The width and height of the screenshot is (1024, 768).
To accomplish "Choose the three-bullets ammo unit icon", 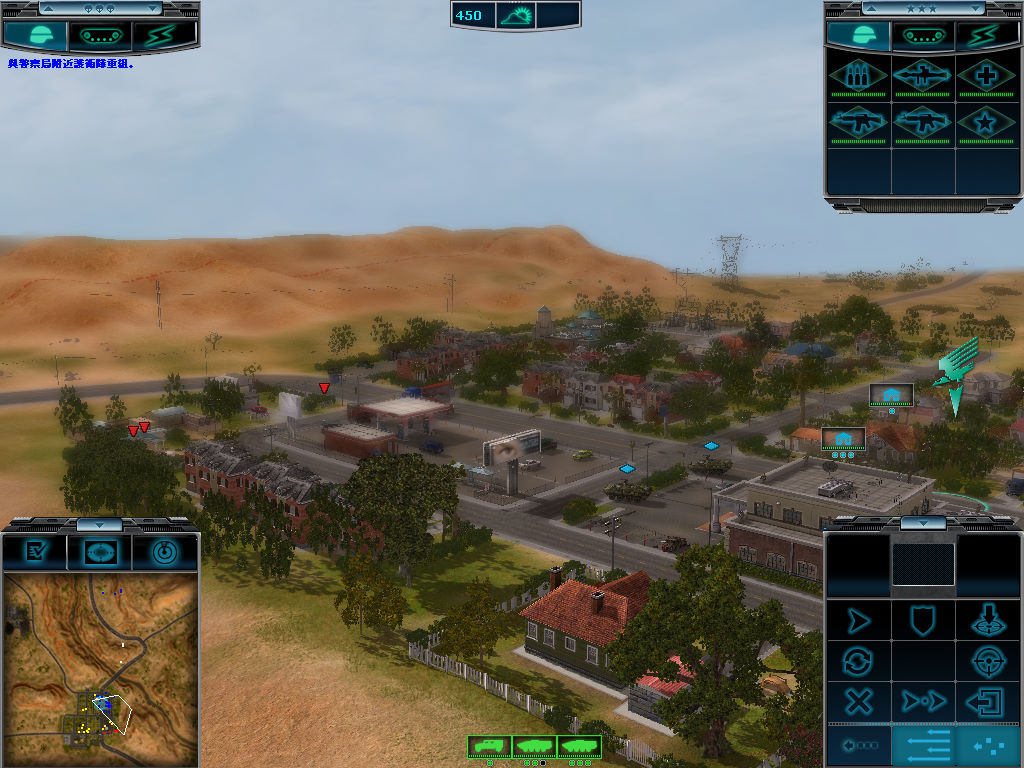I will coord(858,76).
